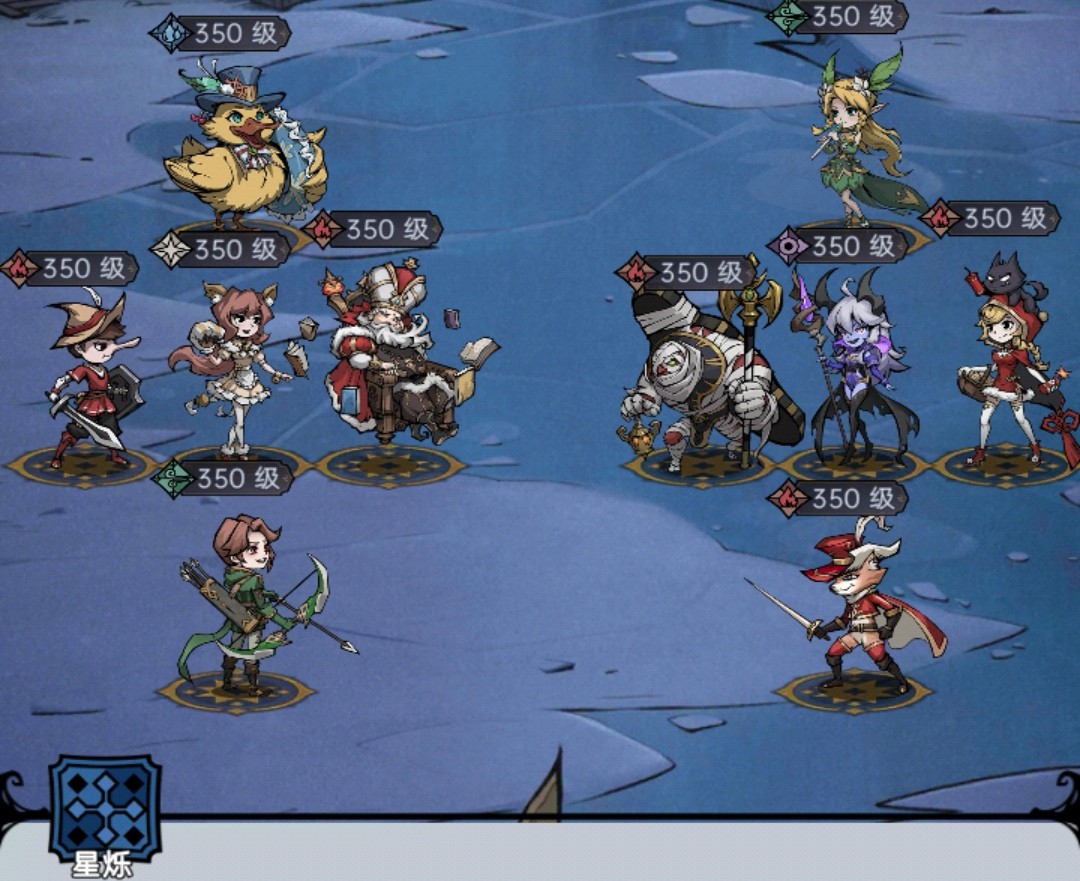Choose the fox-eared maid hero
The image size is (1080, 881).
pos(235,365)
